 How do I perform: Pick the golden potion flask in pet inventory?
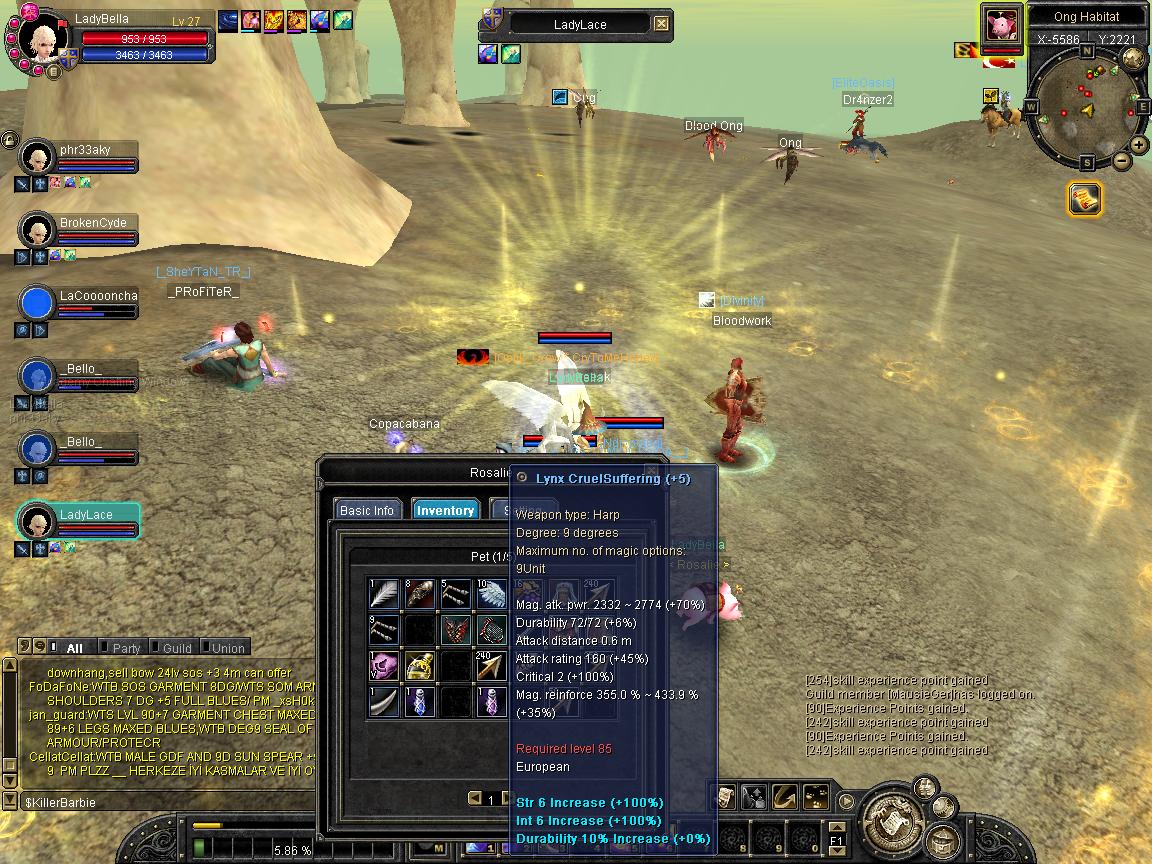pos(419,666)
